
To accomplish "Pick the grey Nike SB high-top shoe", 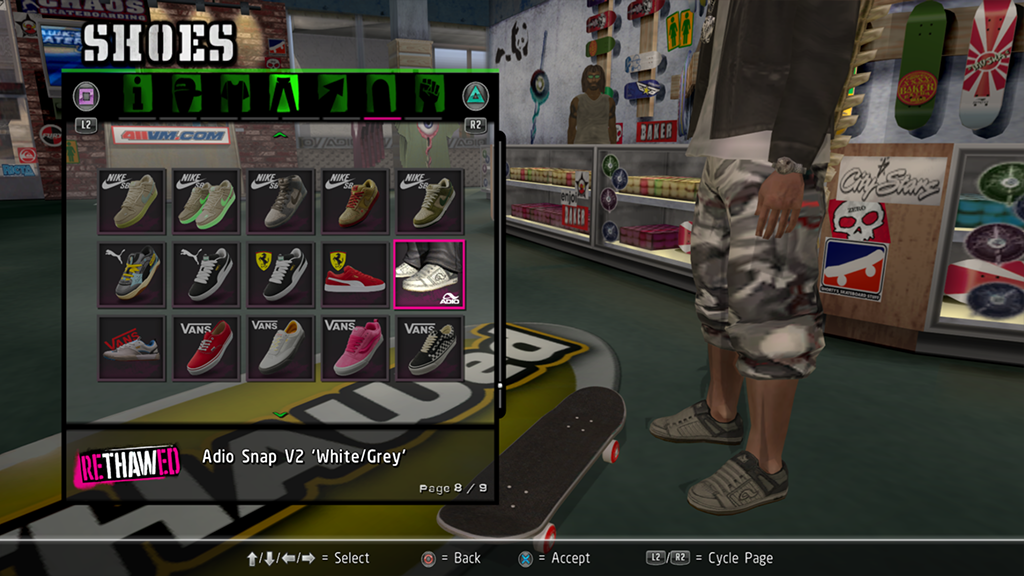I will tap(281, 201).
